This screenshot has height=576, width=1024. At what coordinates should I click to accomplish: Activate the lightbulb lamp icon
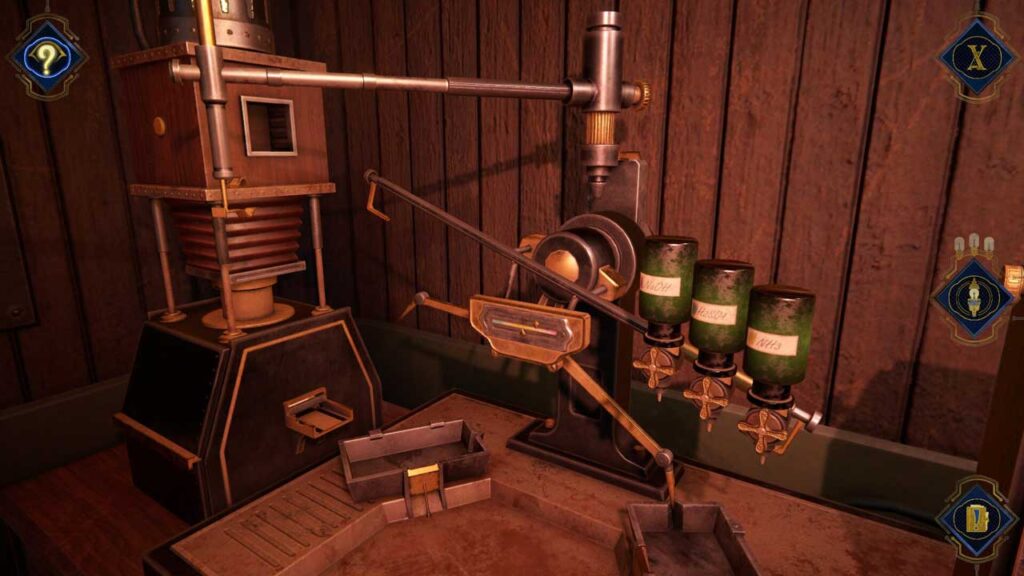973,297
